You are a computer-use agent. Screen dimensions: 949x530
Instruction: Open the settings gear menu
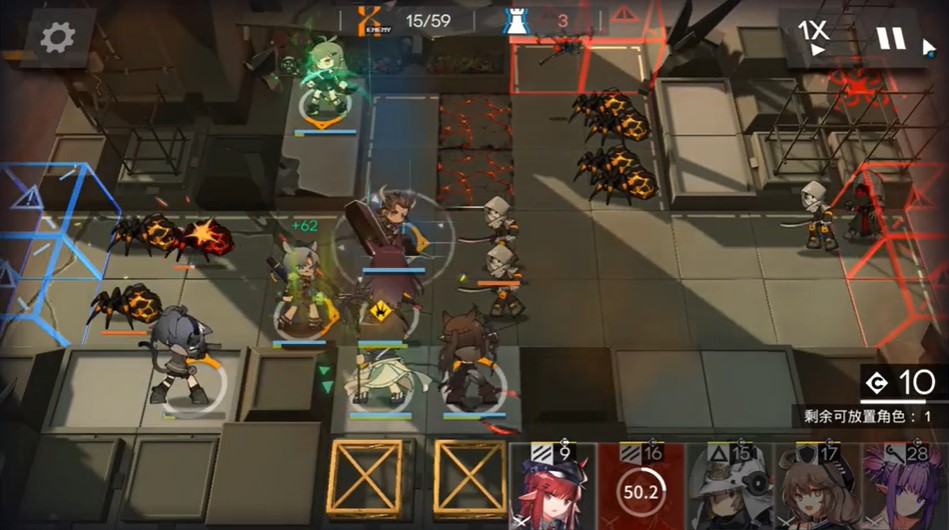click(x=56, y=38)
